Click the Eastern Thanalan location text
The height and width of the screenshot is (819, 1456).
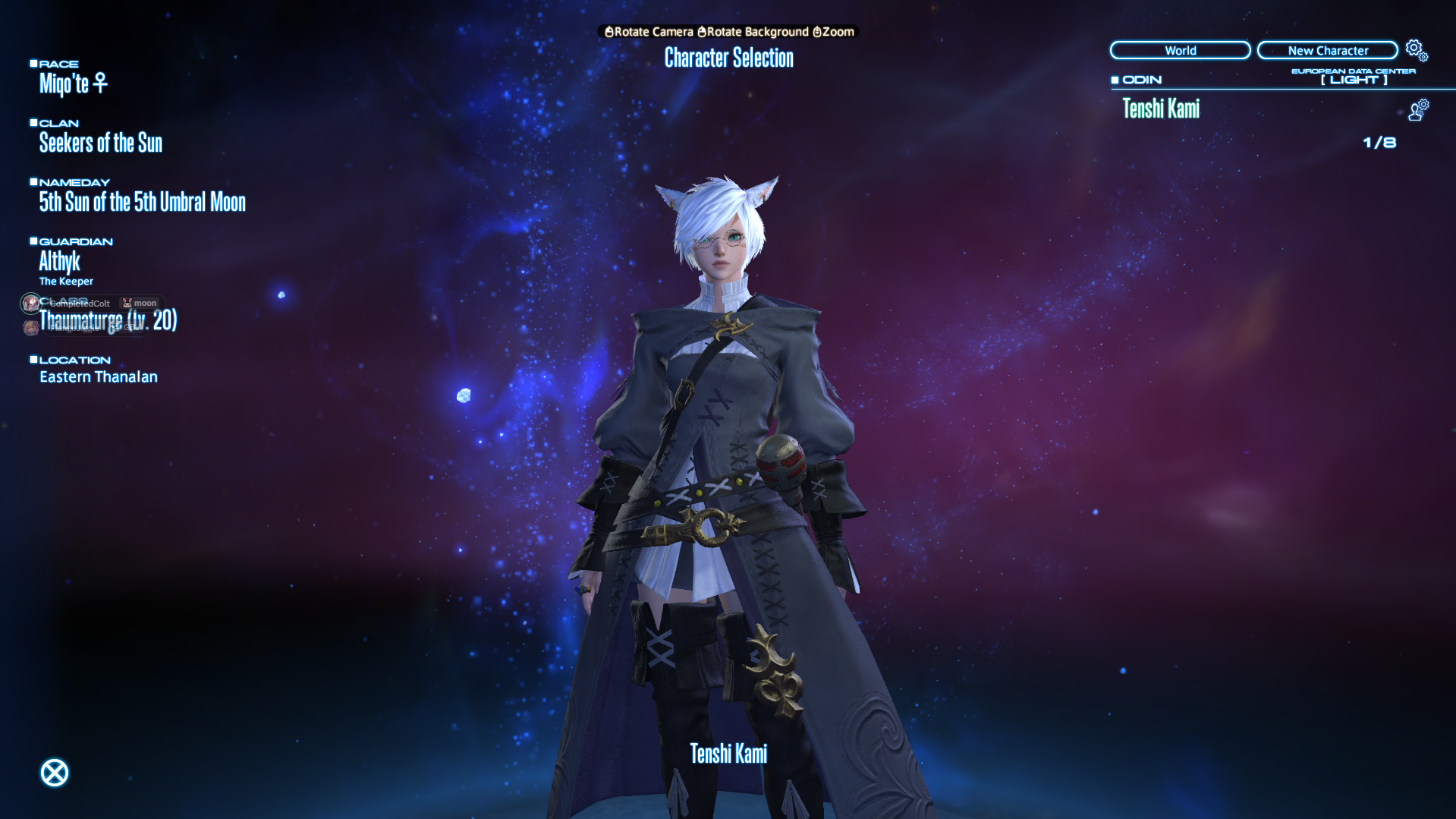[x=99, y=376]
